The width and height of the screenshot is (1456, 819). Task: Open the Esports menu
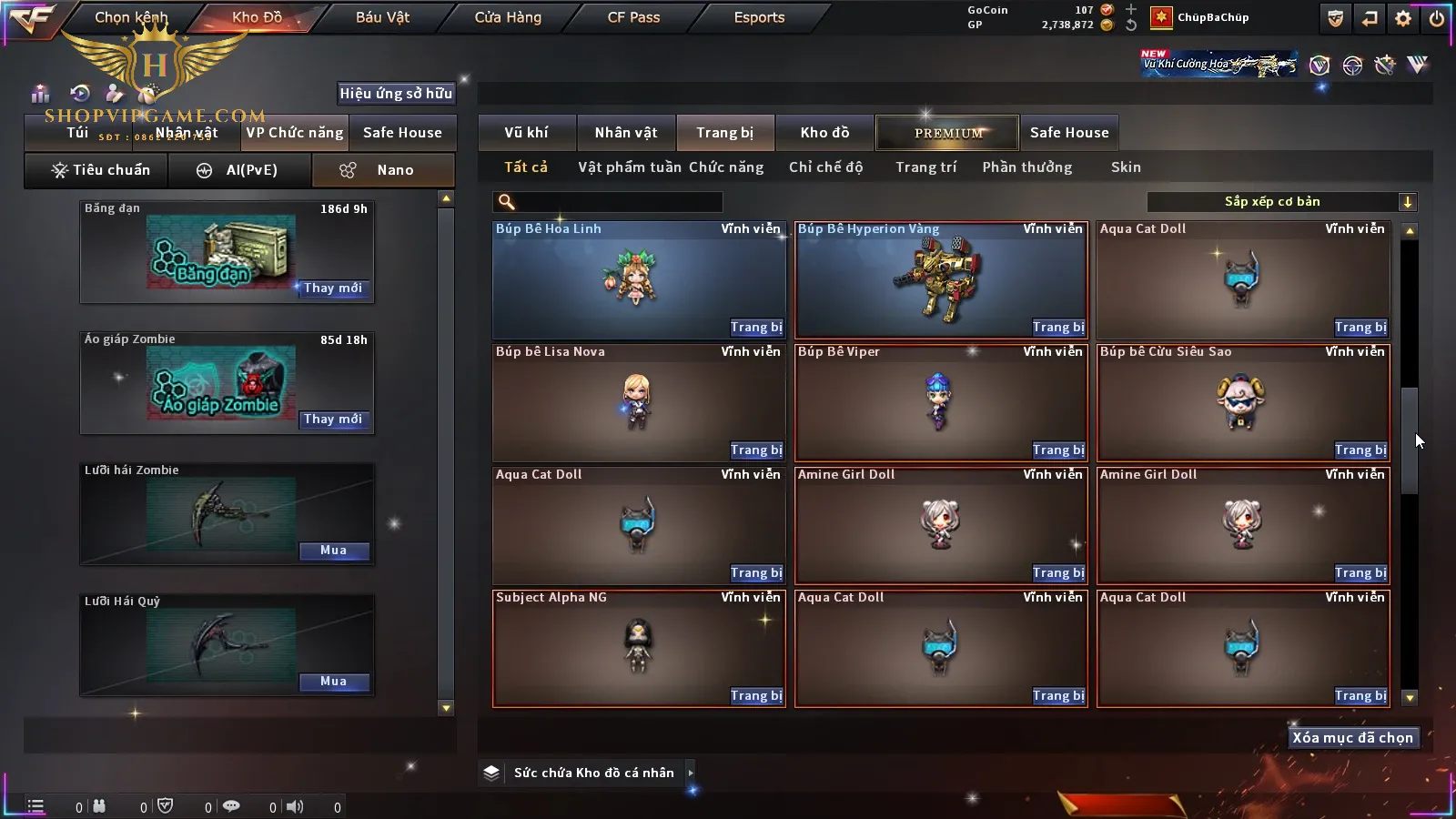759,17
